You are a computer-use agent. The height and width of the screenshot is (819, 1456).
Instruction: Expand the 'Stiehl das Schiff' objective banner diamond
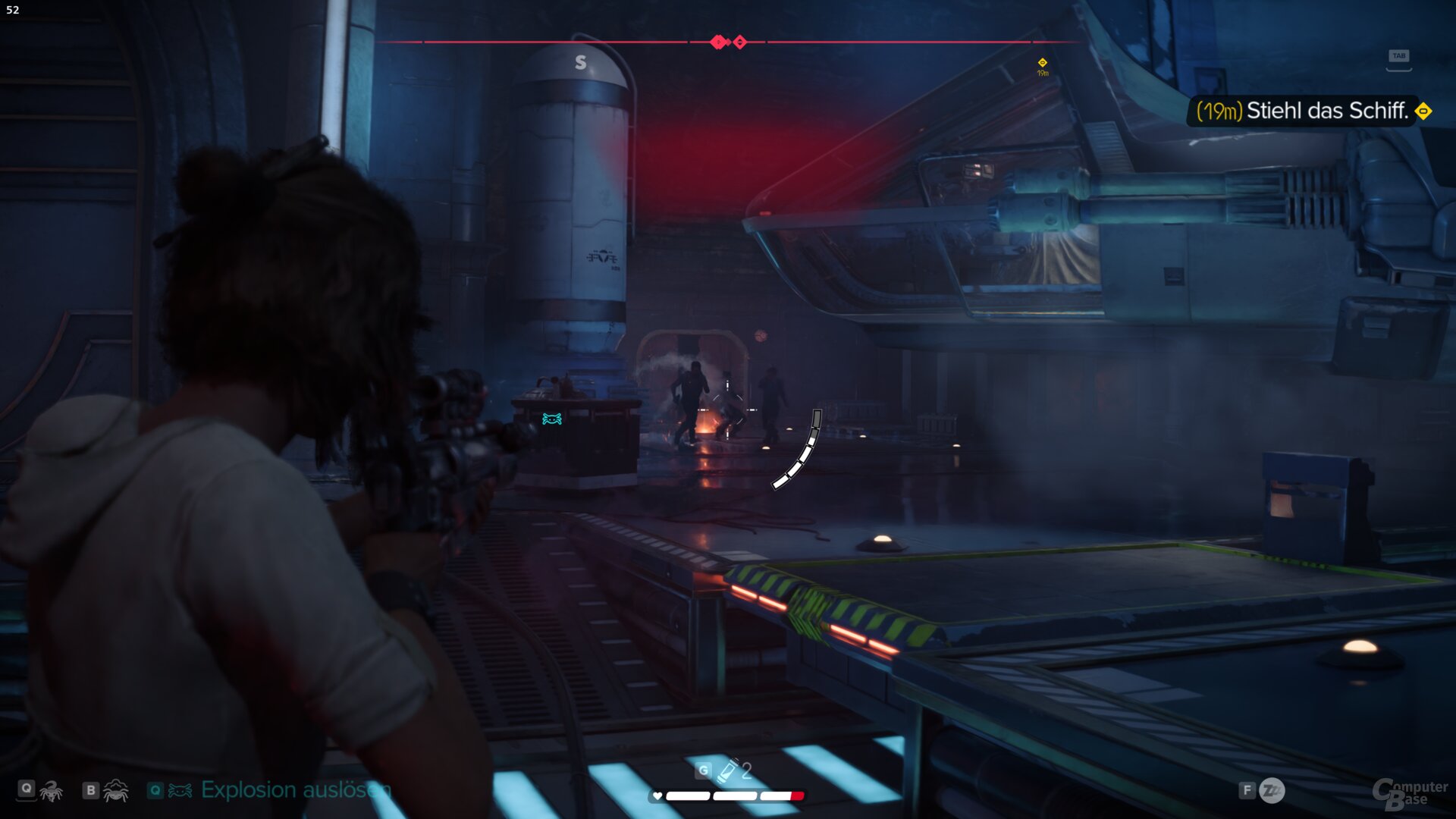point(1424,111)
